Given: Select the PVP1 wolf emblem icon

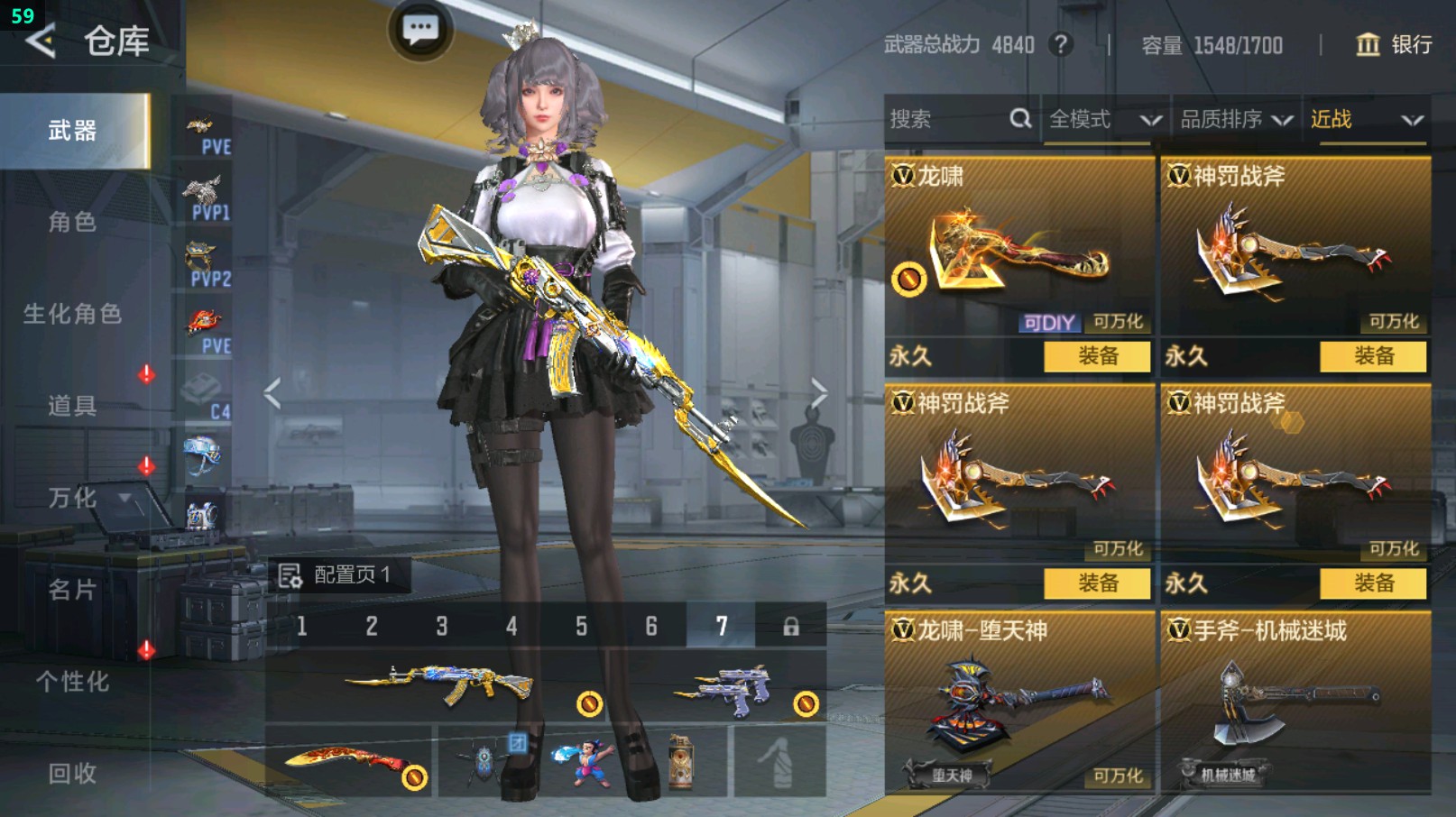Looking at the screenshot, I should point(205,191).
